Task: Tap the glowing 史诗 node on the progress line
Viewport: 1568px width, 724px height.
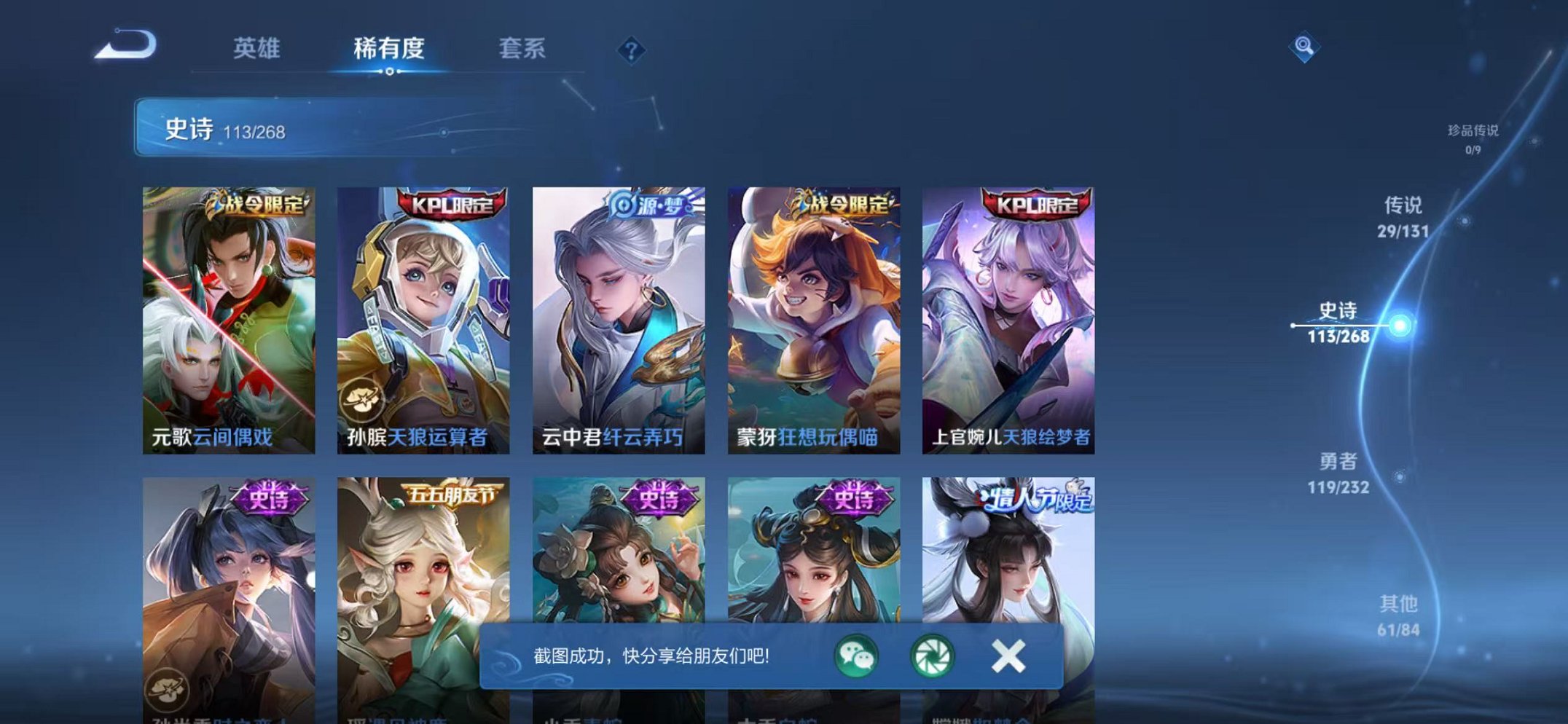Action: [x=1399, y=326]
